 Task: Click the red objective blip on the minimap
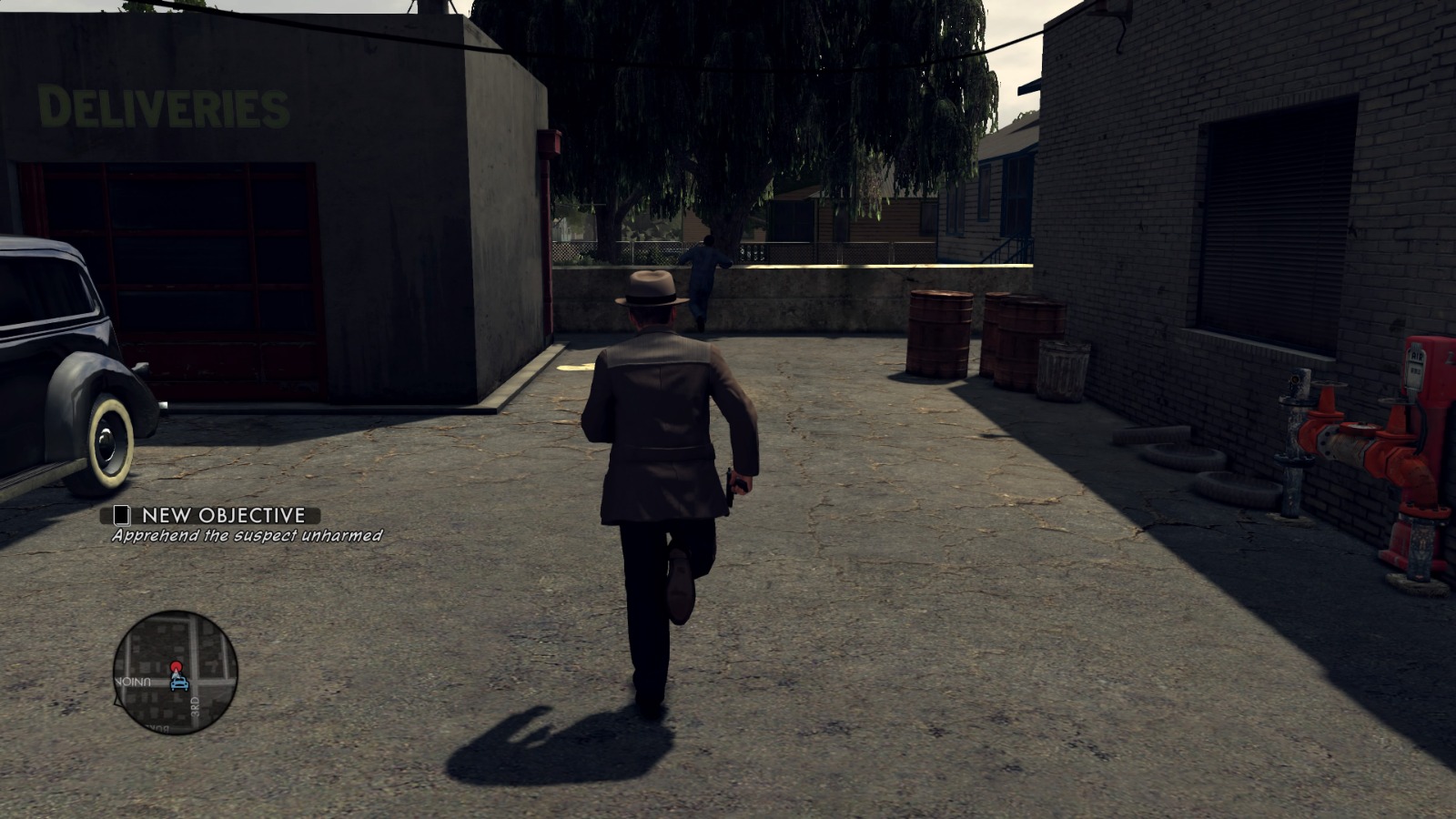(176, 664)
